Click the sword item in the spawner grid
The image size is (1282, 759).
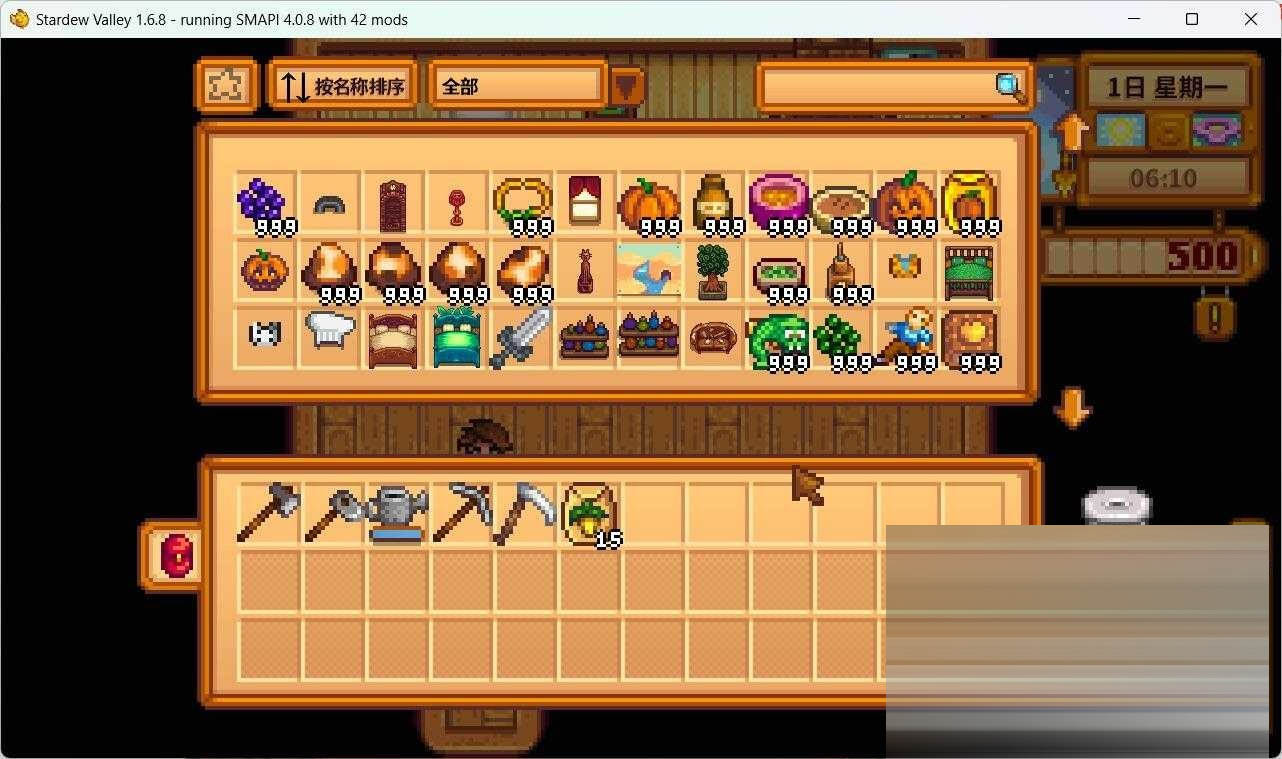[x=520, y=336]
